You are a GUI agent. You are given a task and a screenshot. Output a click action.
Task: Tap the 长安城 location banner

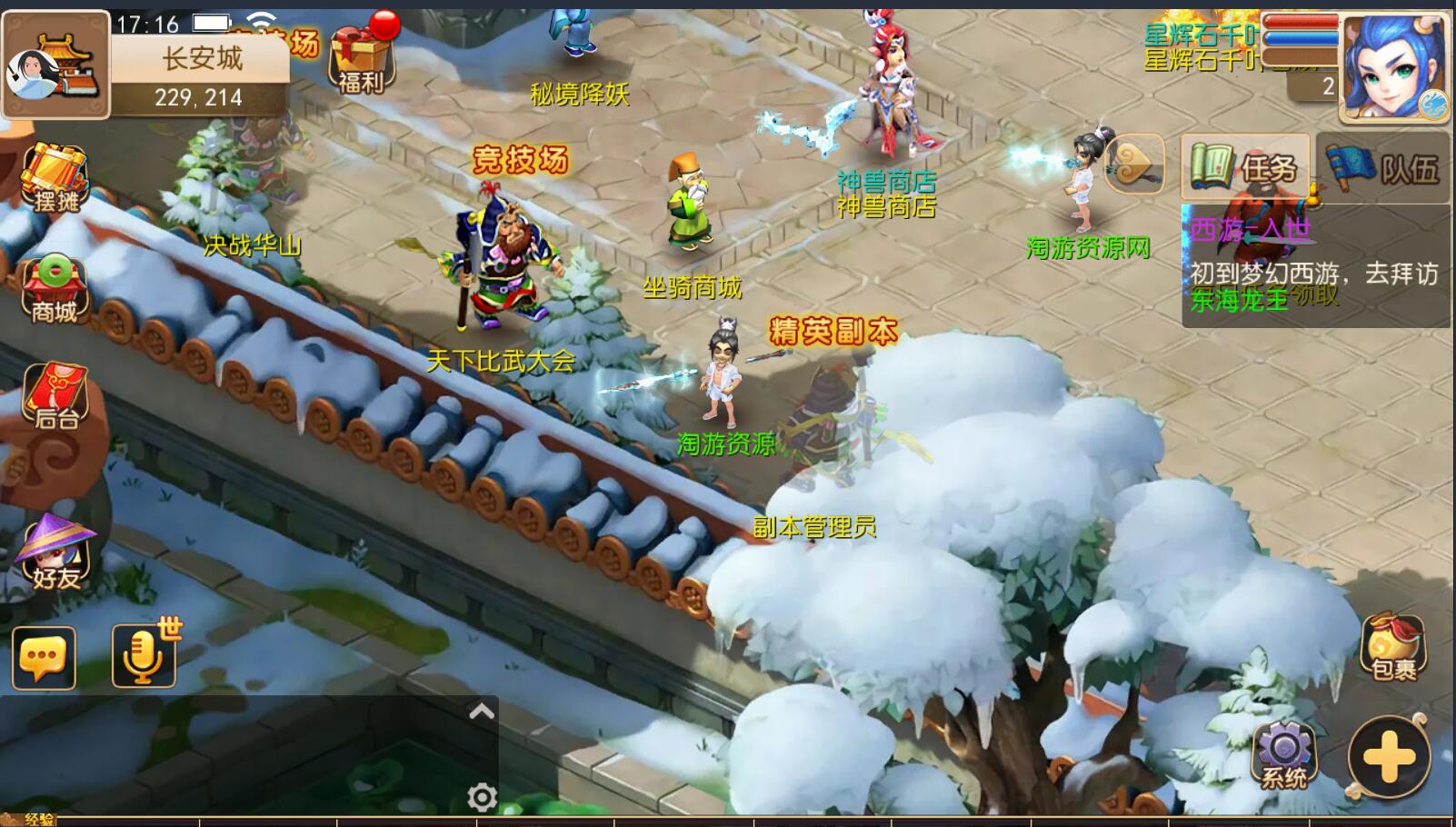pos(200,60)
